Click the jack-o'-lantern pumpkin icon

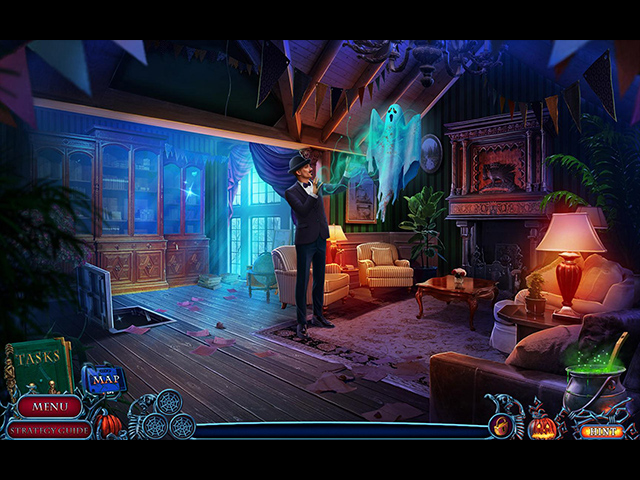point(542,427)
